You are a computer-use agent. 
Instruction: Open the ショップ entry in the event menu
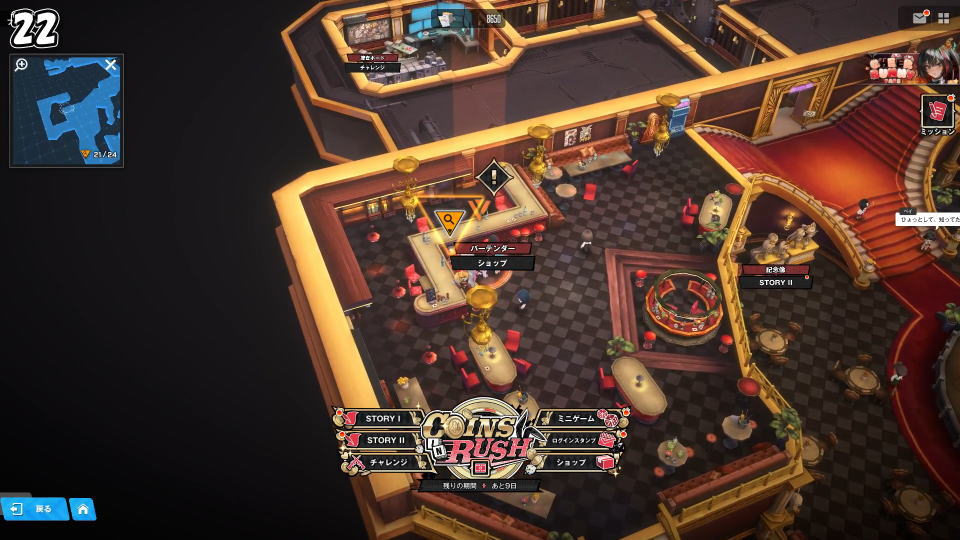pyautogui.click(x=572, y=462)
